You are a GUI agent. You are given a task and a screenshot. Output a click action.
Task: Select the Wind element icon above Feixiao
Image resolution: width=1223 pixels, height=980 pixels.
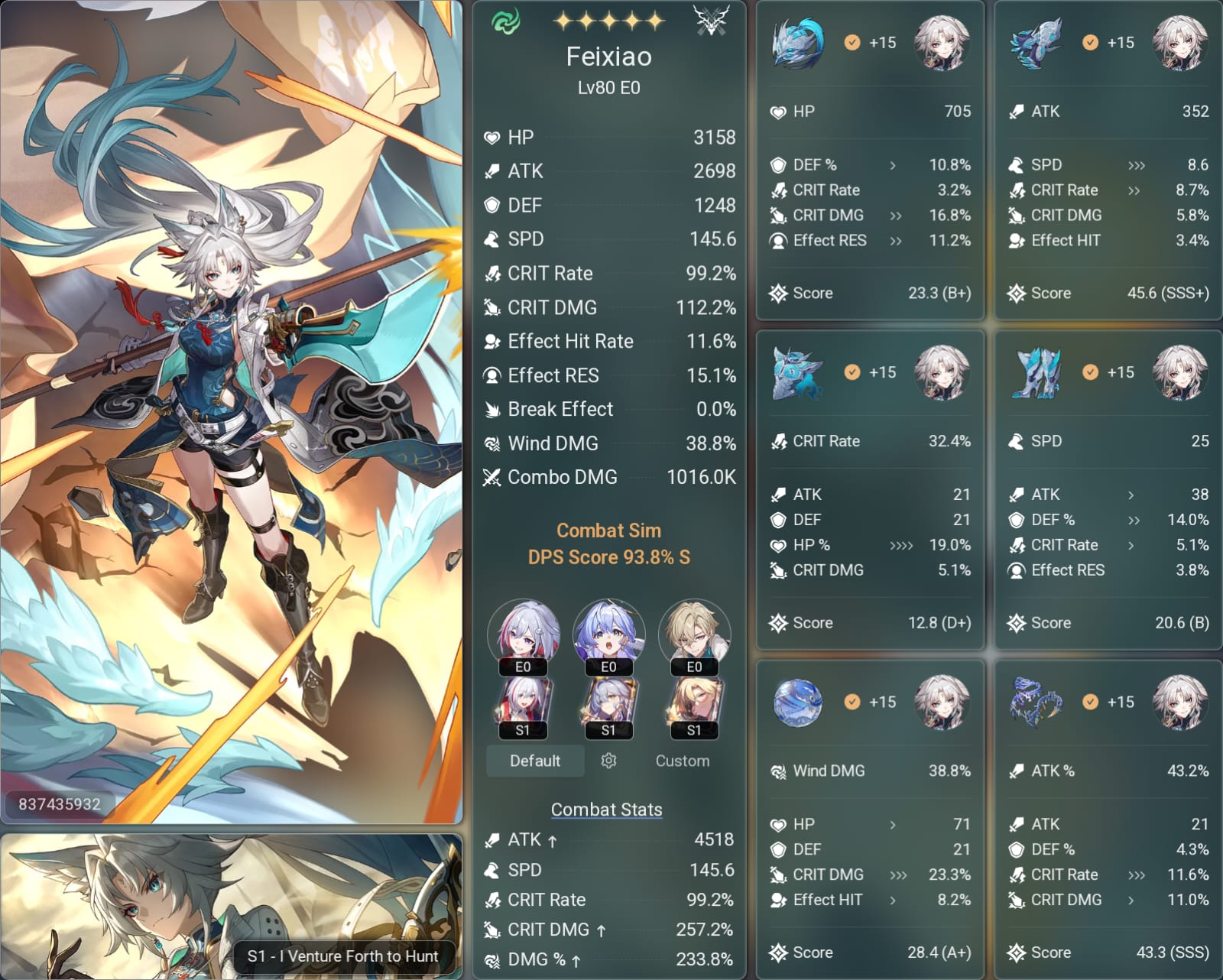point(505,21)
